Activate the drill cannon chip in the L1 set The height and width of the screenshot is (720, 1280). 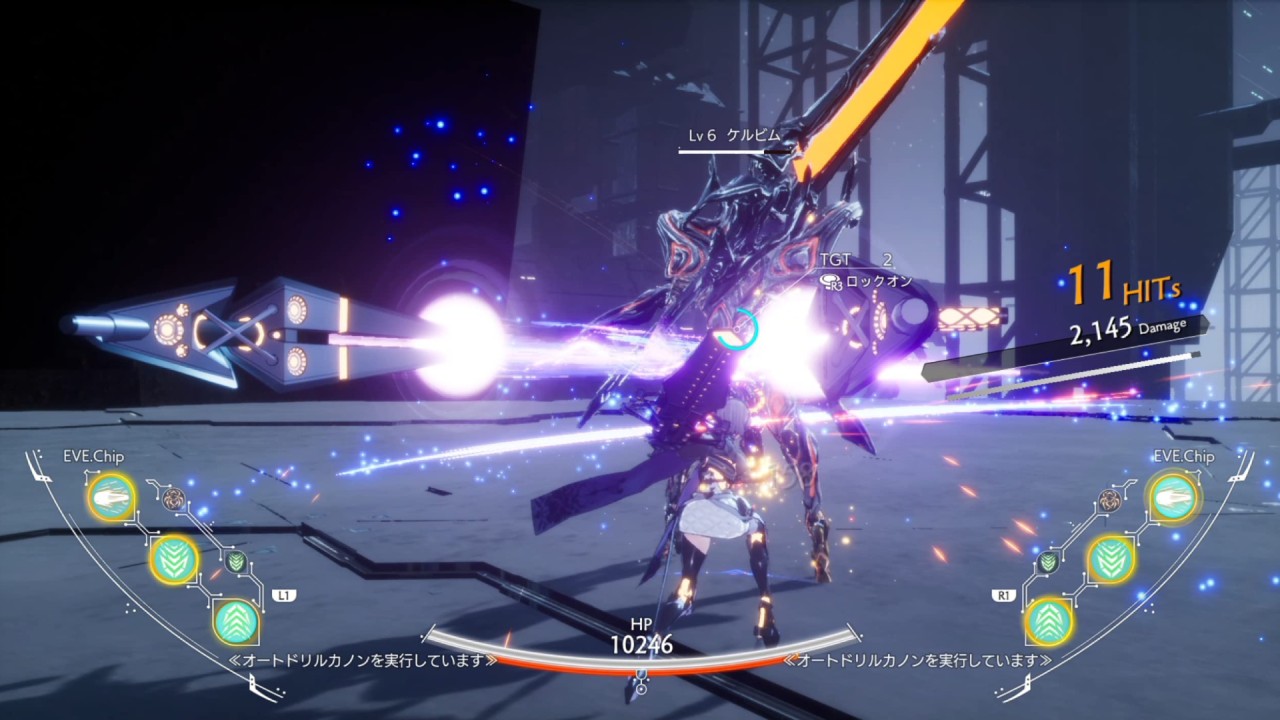(110, 496)
